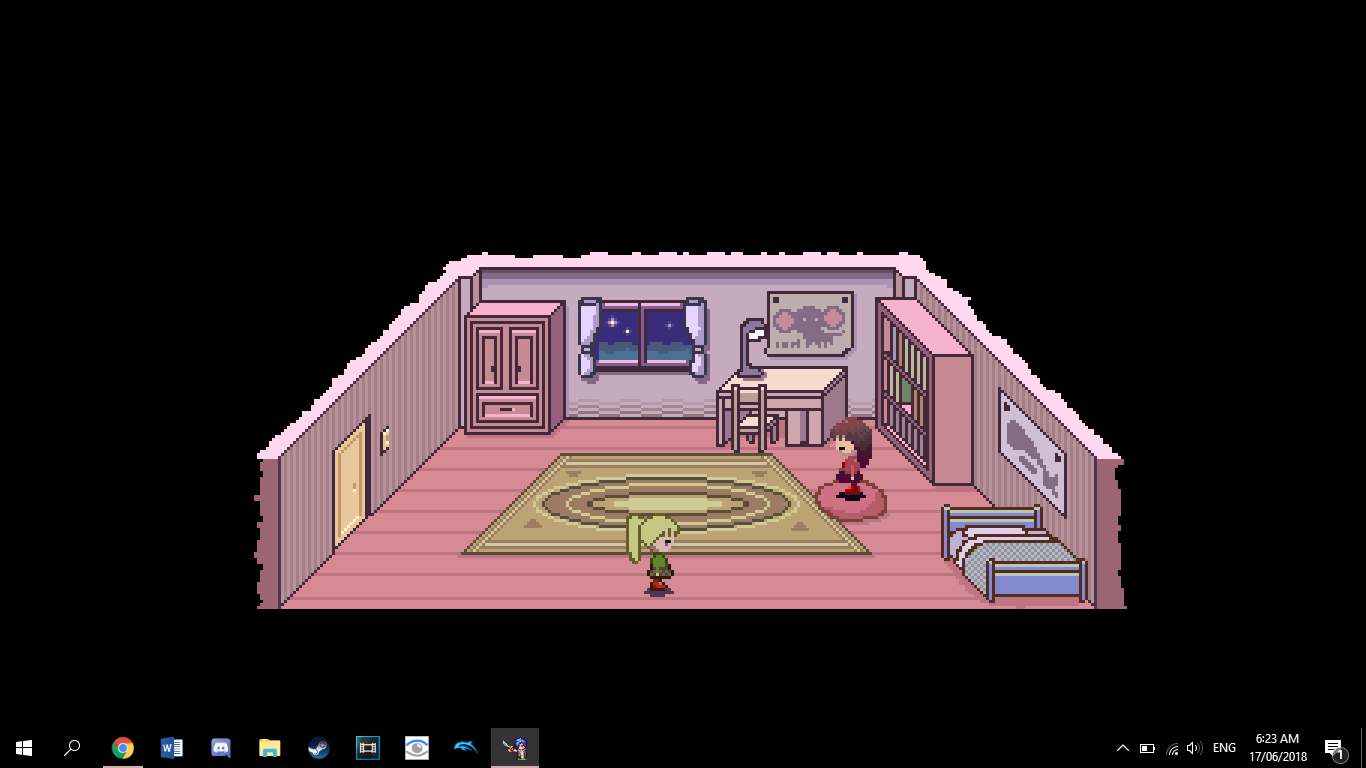Viewport: 1366px width, 768px height.
Task: Open Microsoft Word from the taskbar
Action: [171, 747]
